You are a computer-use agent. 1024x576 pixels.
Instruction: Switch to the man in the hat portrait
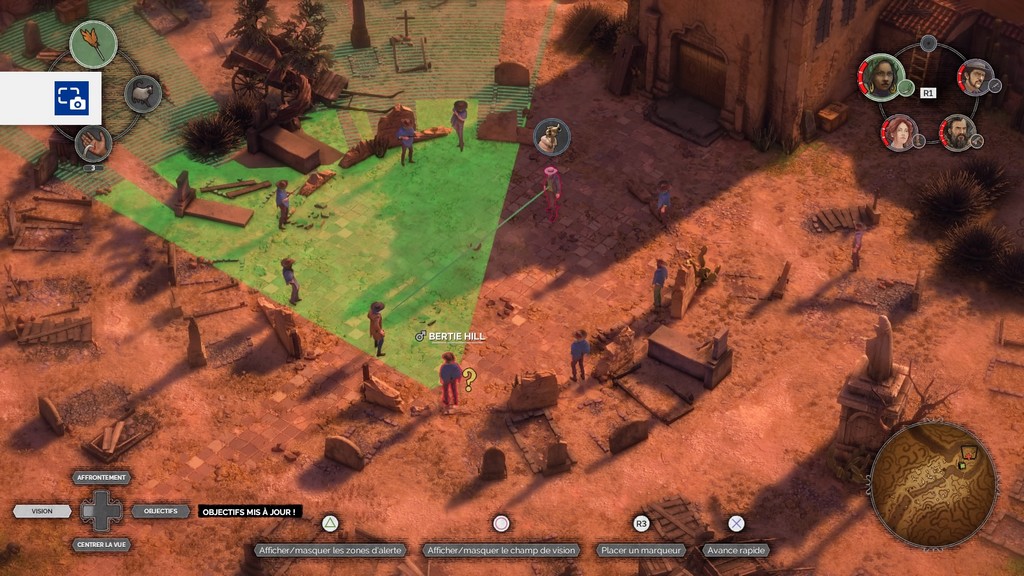pos(975,76)
